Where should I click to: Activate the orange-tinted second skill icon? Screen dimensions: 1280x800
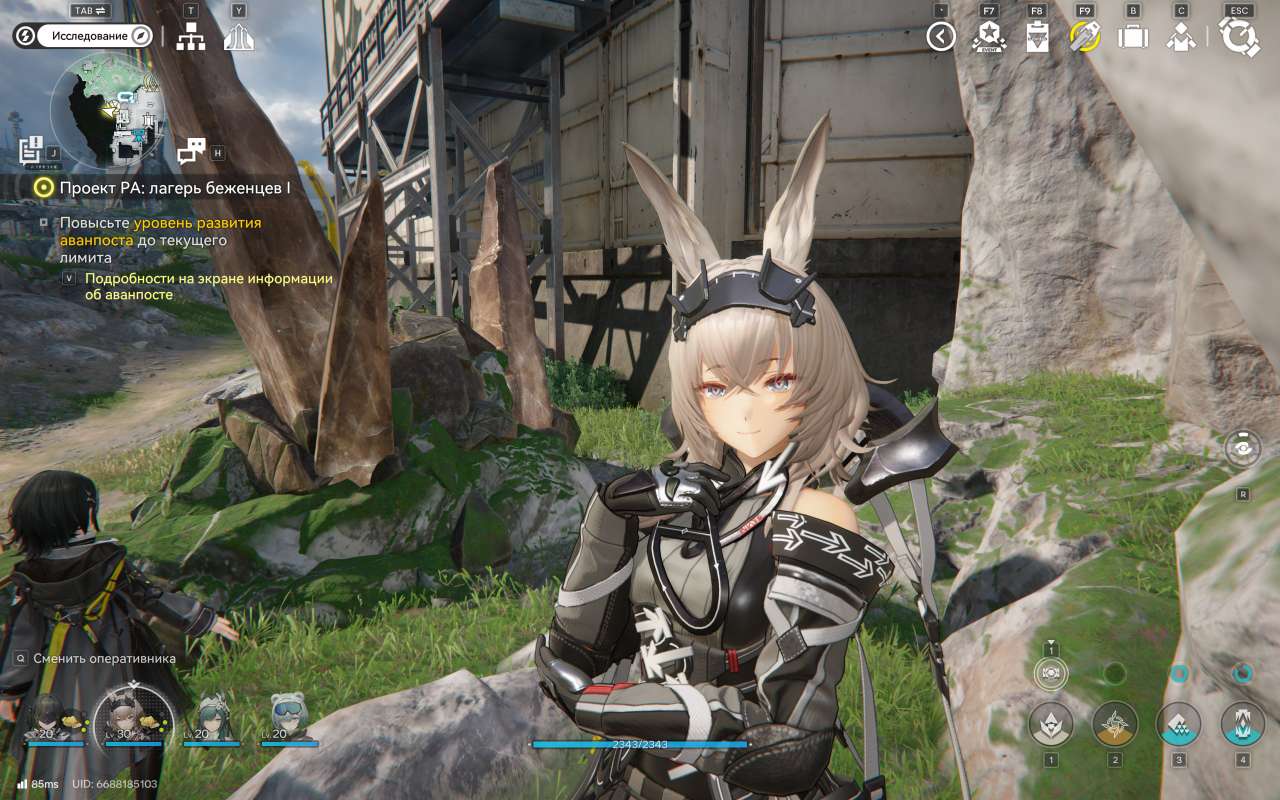click(1115, 723)
